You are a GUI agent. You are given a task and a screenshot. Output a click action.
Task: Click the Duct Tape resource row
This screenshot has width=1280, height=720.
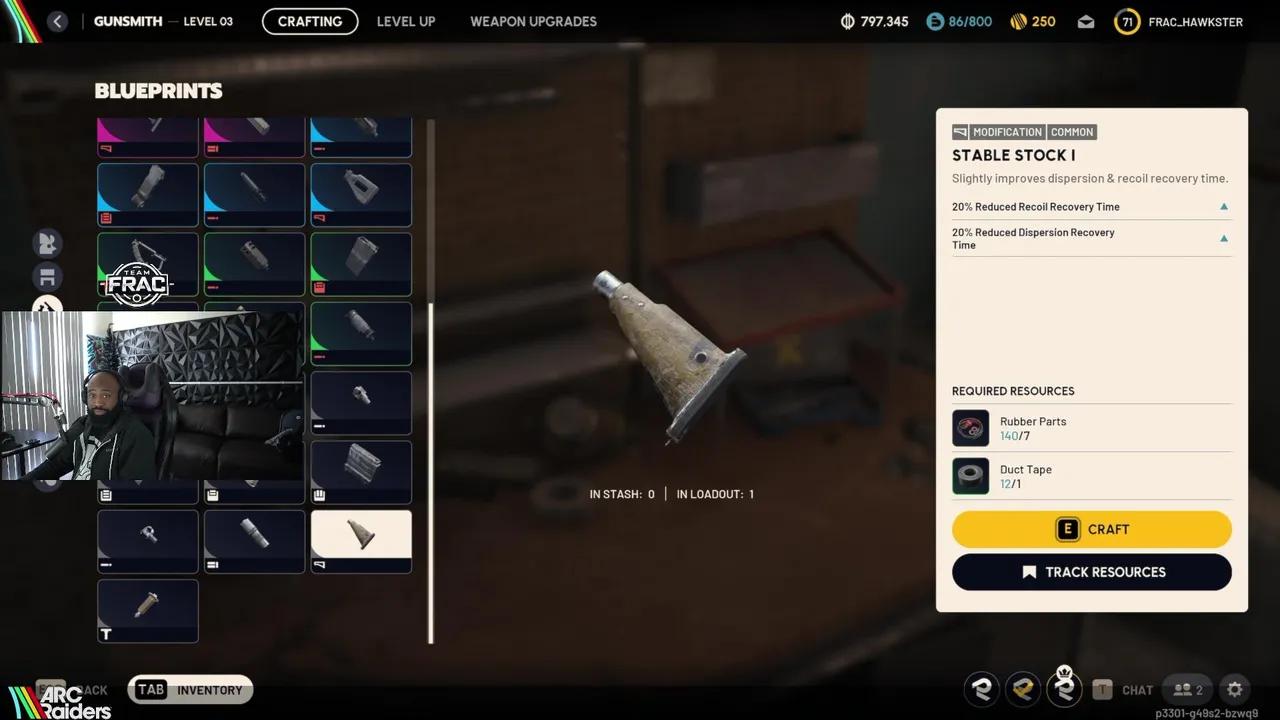pyautogui.click(x=1091, y=476)
